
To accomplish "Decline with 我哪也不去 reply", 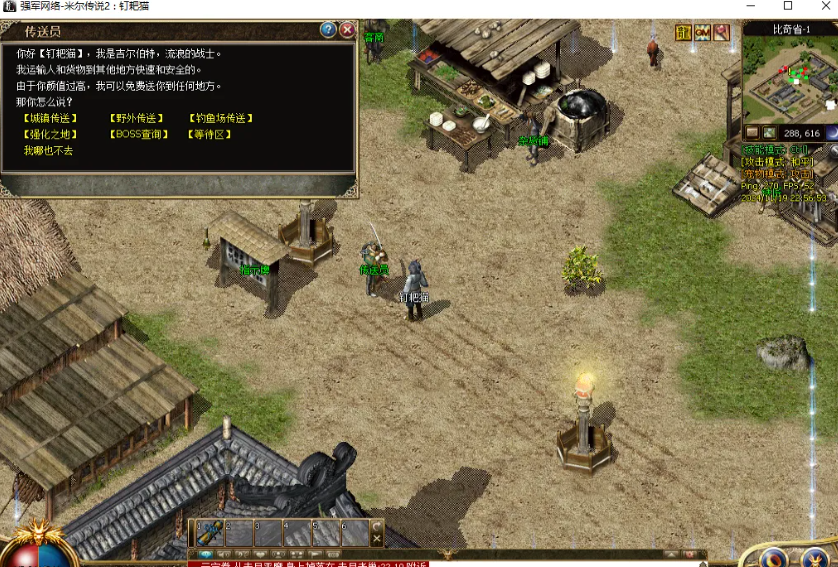I will pos(49,150).
